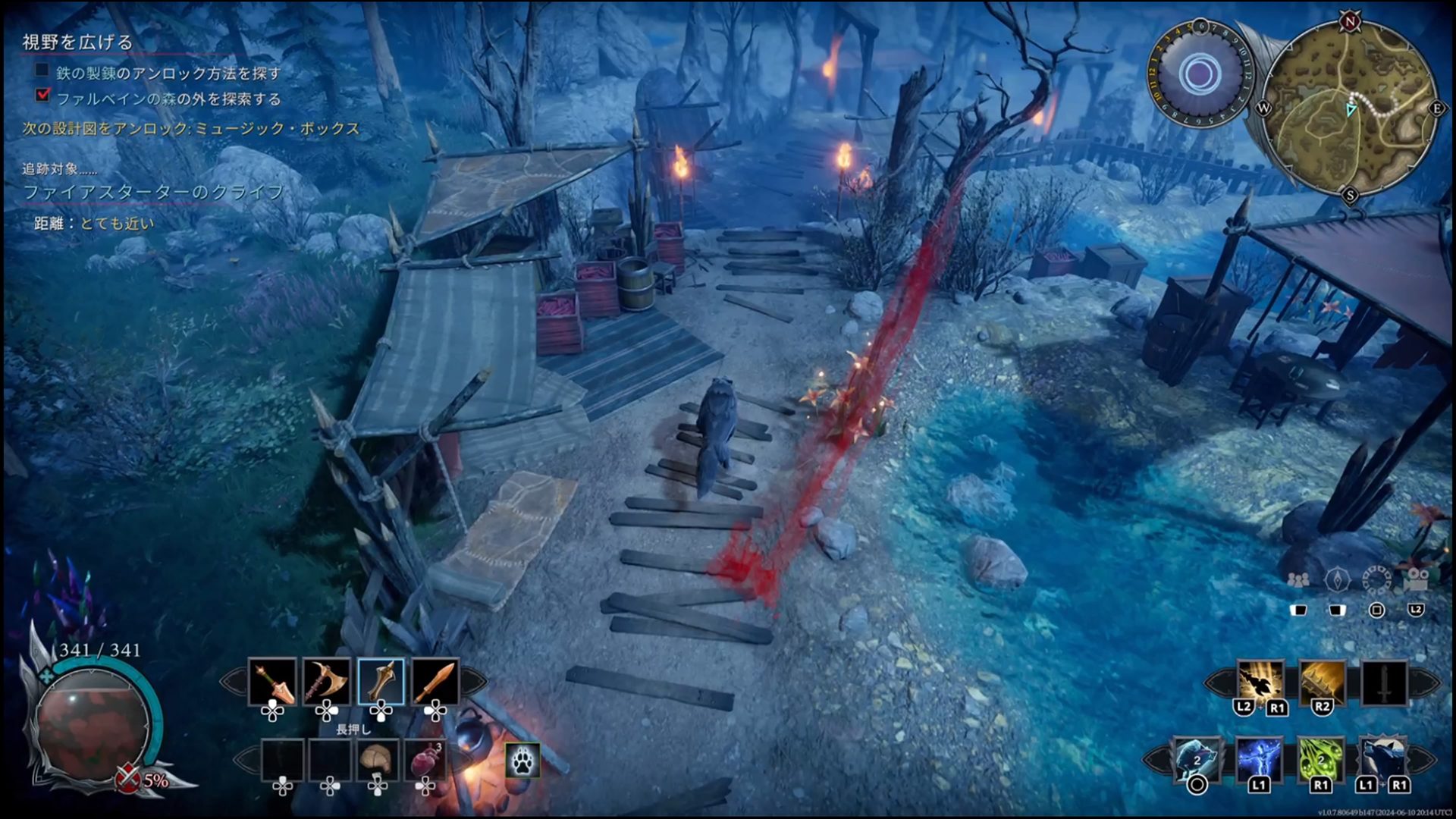Open the radial action wheel icon

coord(1376,580)
